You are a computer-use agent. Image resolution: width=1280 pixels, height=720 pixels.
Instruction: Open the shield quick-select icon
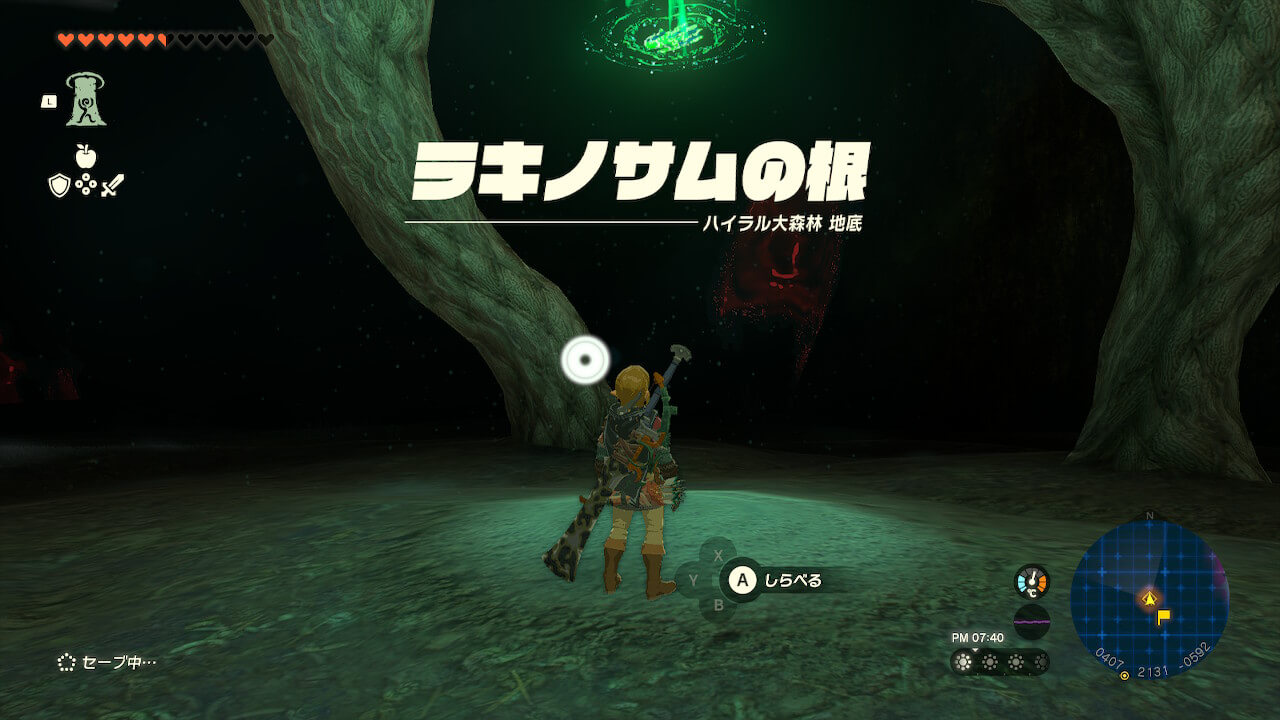(59, 185)
